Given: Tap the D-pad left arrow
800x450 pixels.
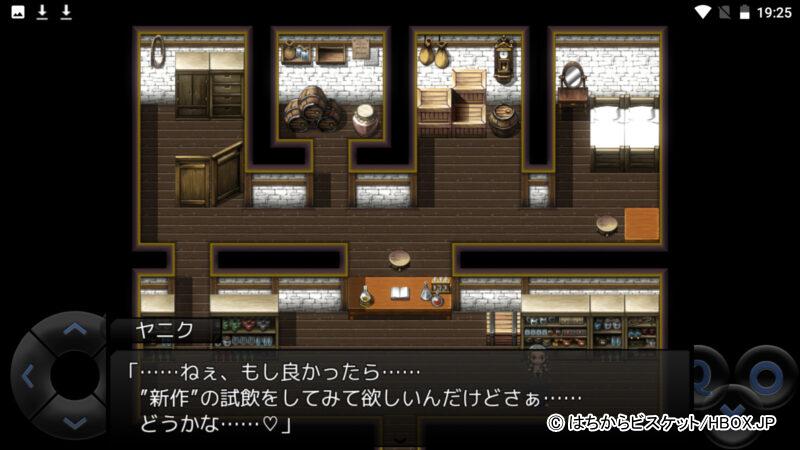Looking at the screenshot, I should click(27, 377).
